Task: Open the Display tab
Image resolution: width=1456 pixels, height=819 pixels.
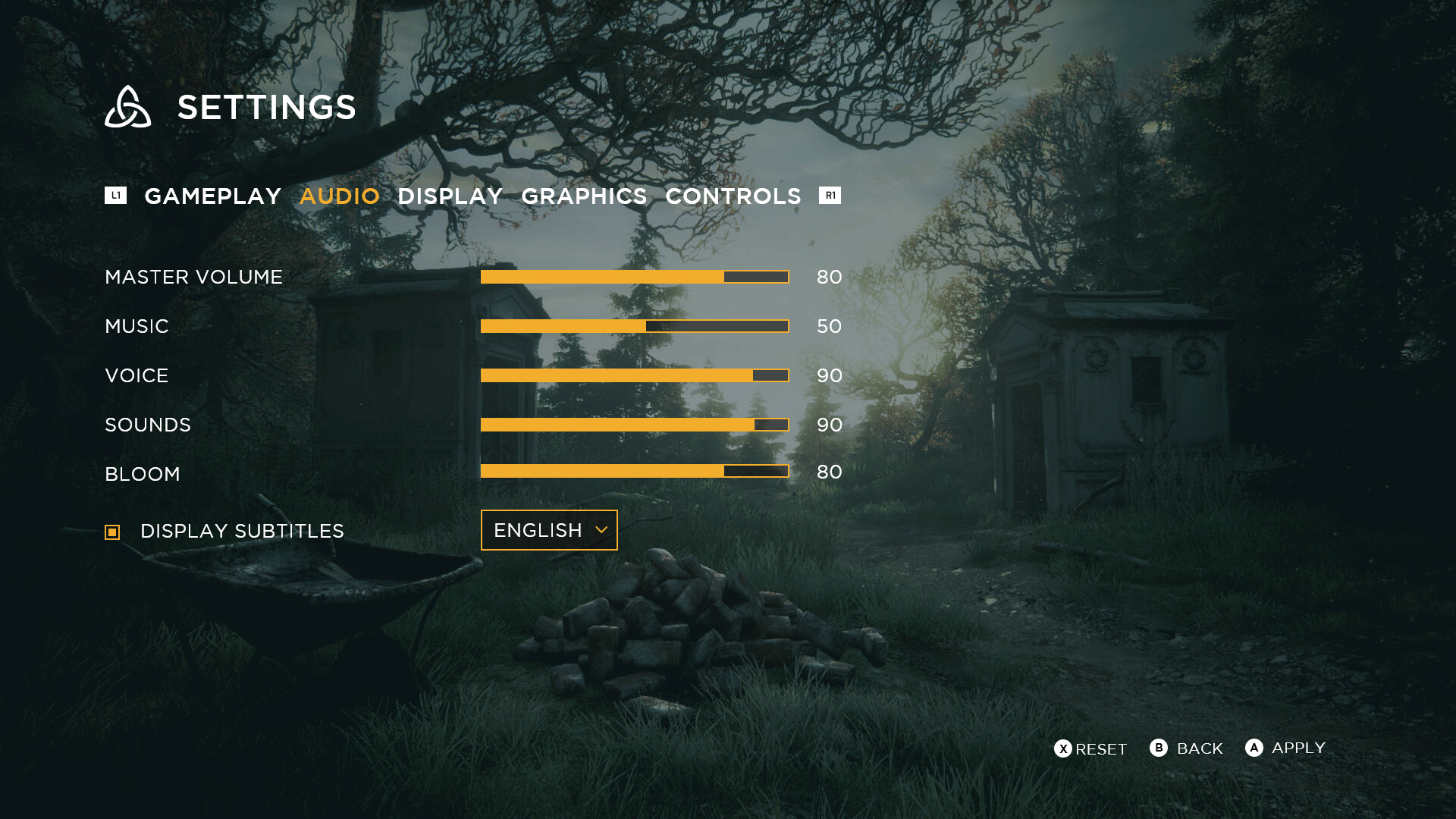Action: (450, 196)
